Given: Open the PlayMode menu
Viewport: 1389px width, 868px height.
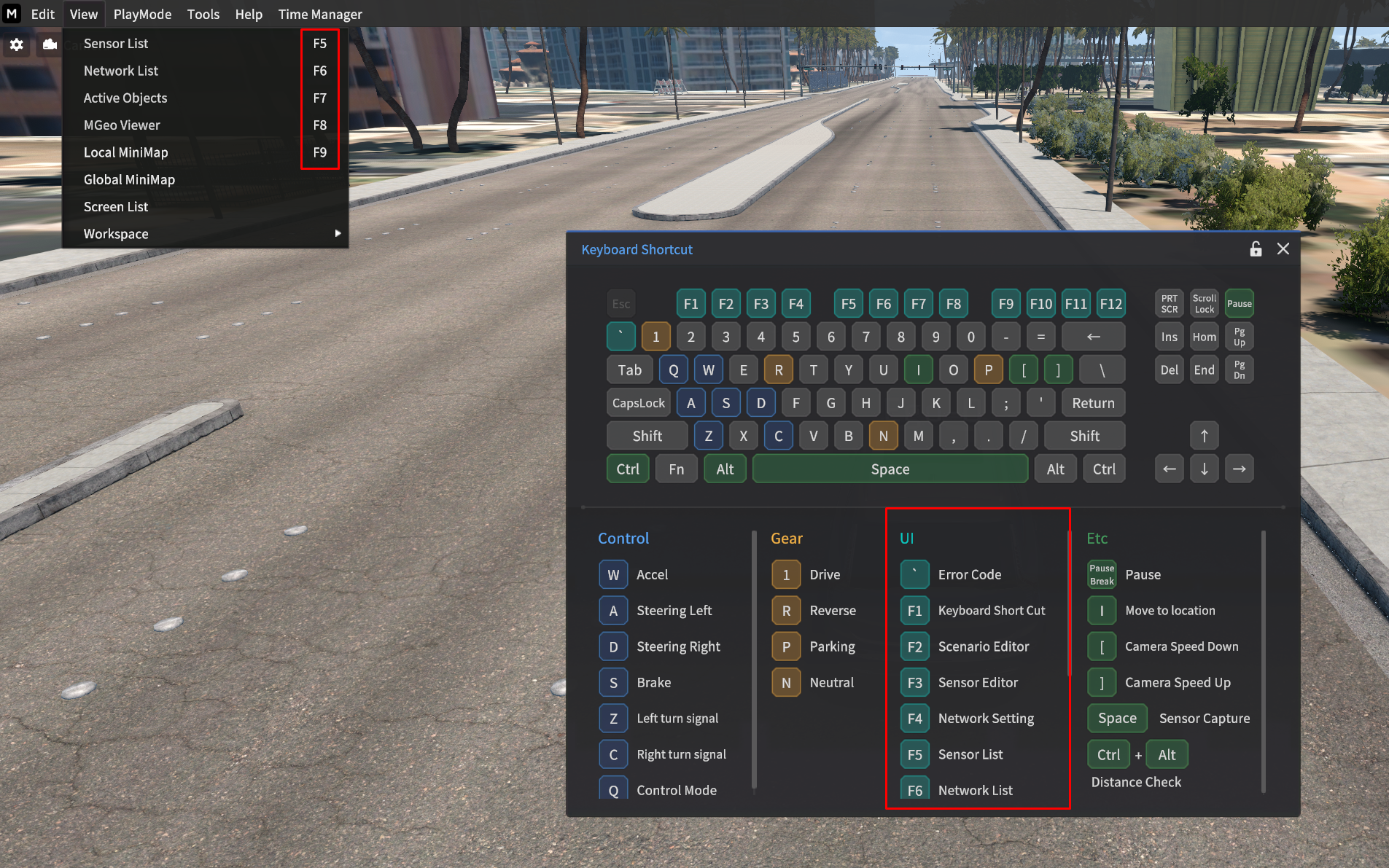Looking at the screenshot, I should (x=142, y=14).
